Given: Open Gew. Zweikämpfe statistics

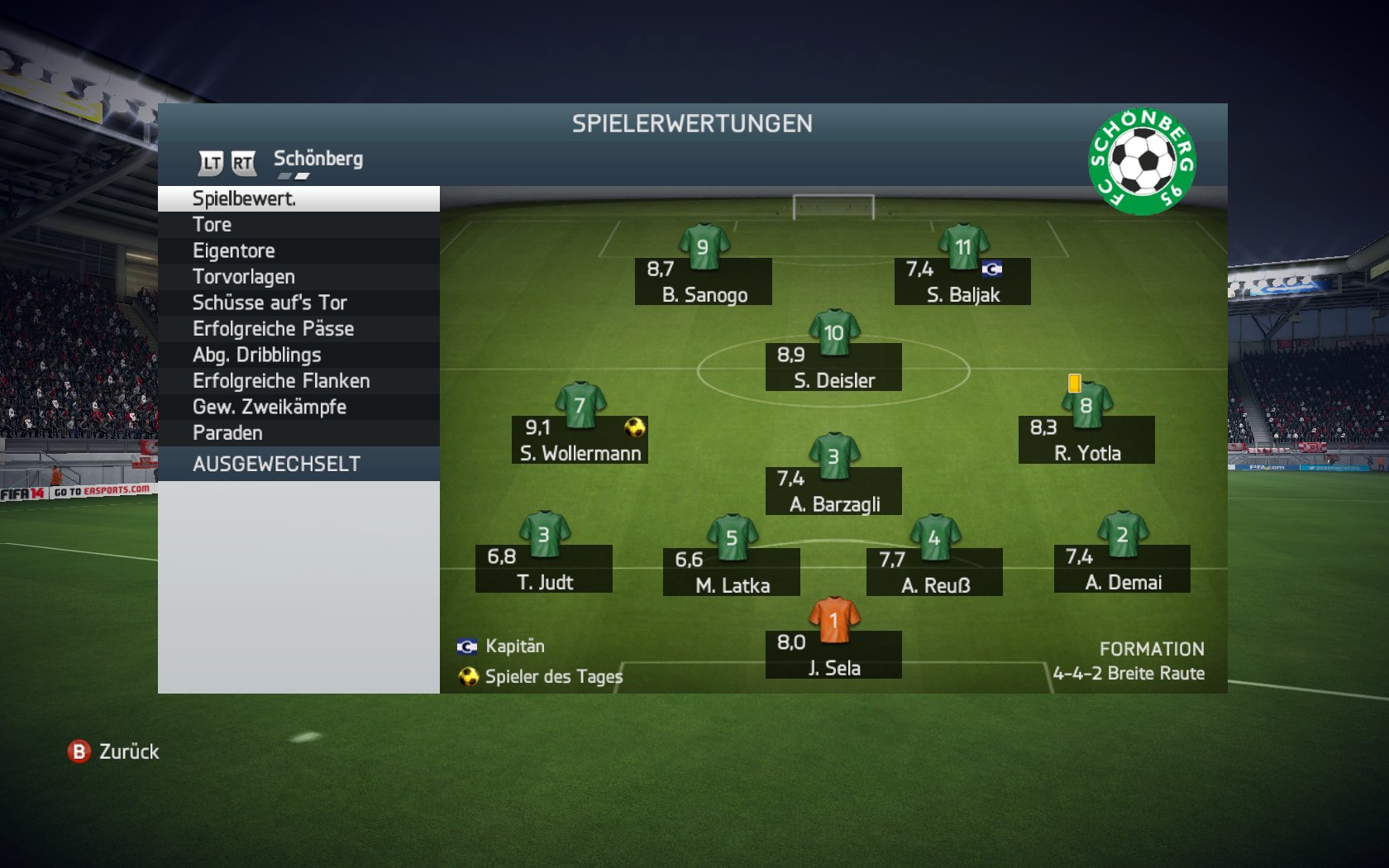Looking at the screenshot, I should click(298, 407).
